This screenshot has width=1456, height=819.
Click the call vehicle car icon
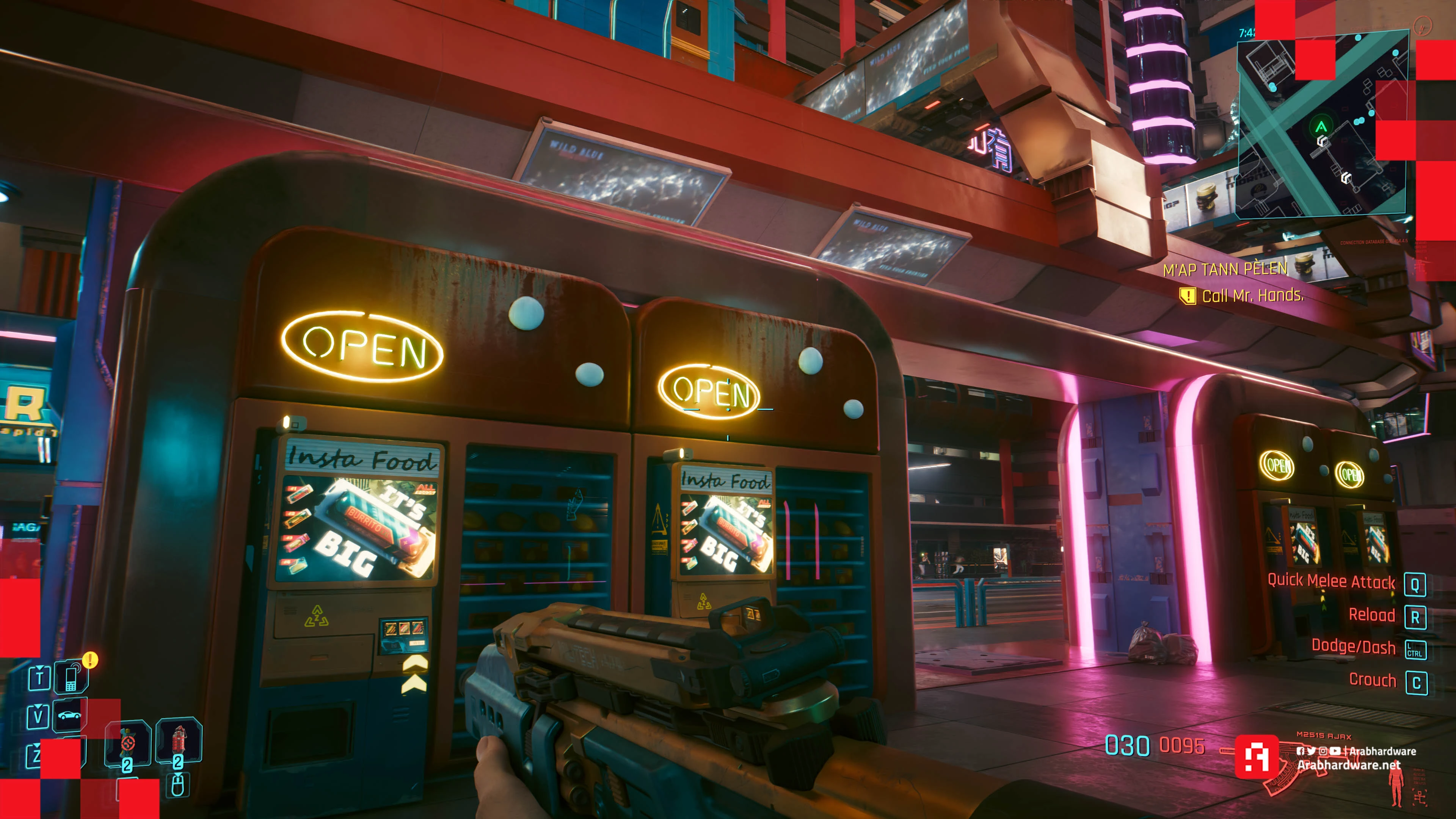click(69, 715)
